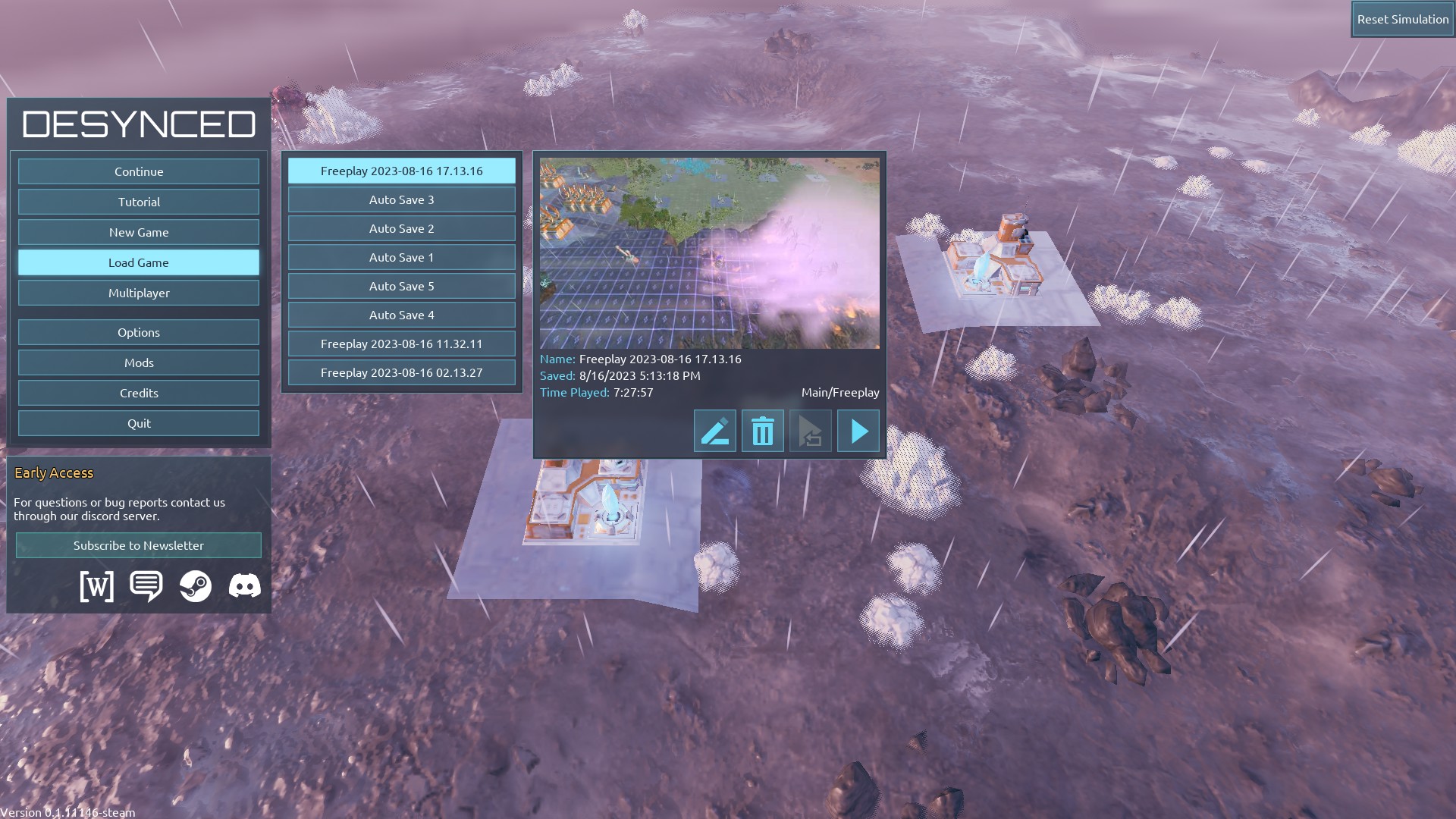Open the Mods menu
Image resolution: width=1456 pixels, height=819 pixels.
[x=139, y=362]
